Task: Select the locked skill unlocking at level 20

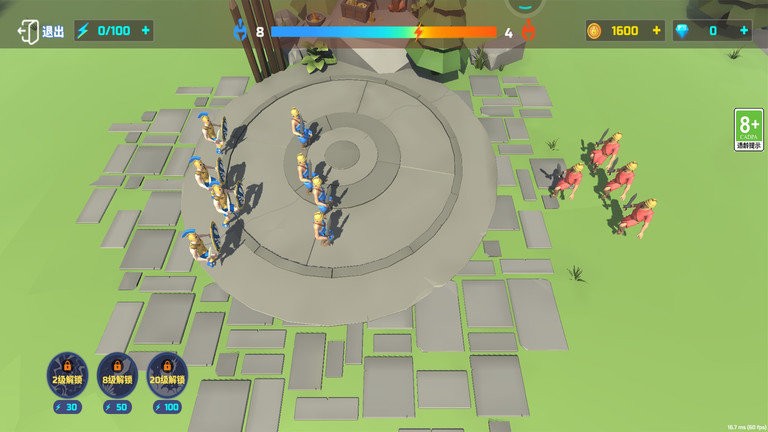Action: pyautogui.click(x=166, y=374)
